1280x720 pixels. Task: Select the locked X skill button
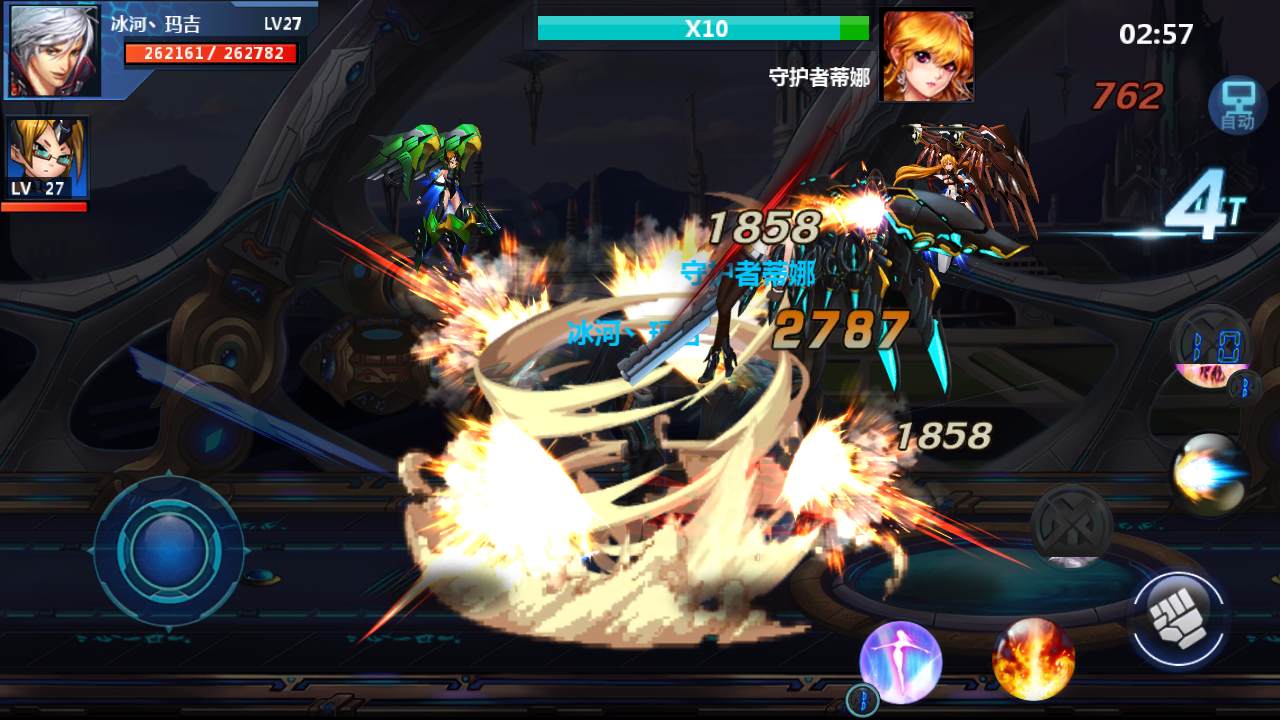coord(1071,525)
